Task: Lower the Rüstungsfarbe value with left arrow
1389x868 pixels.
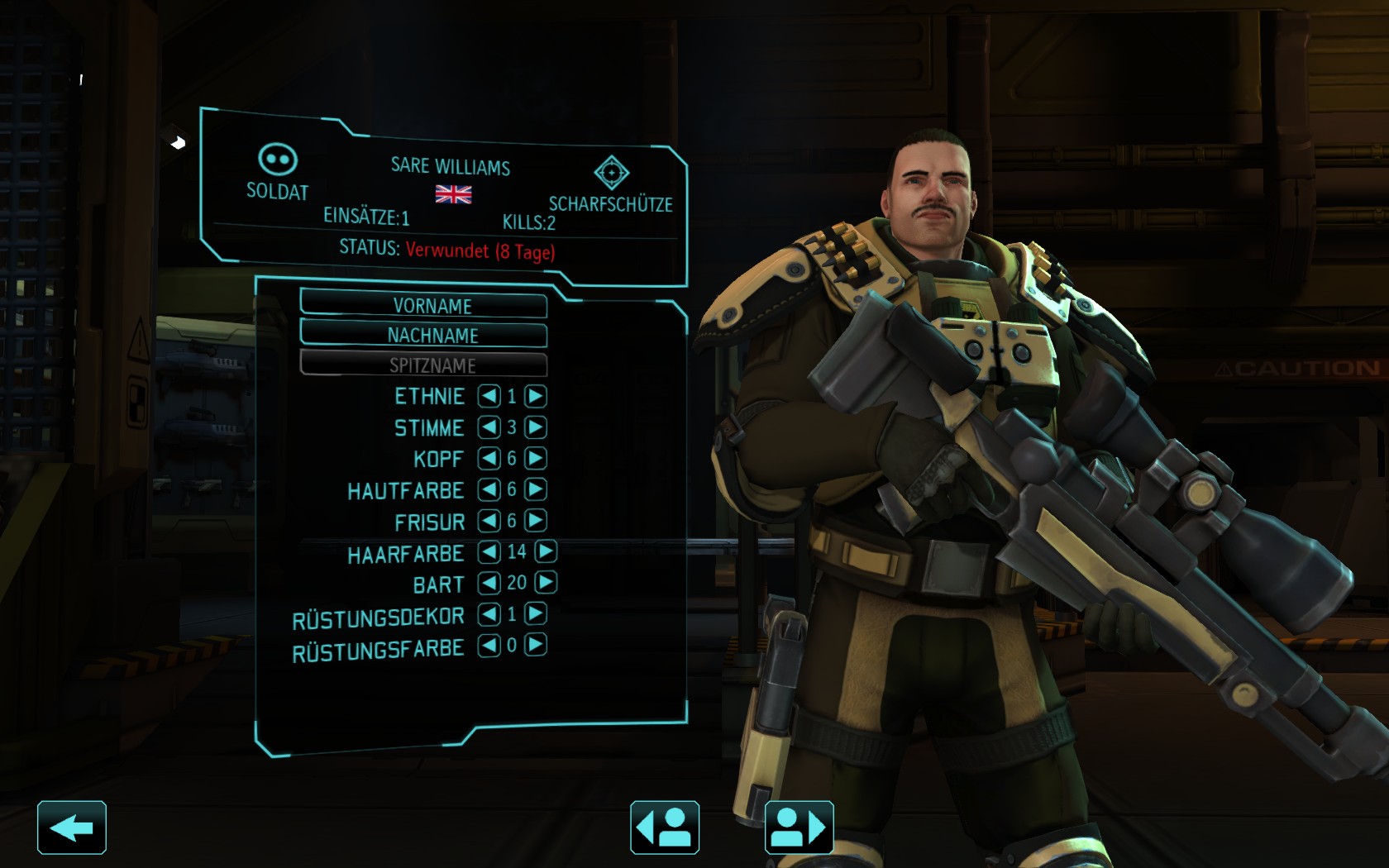Action: 489,645
